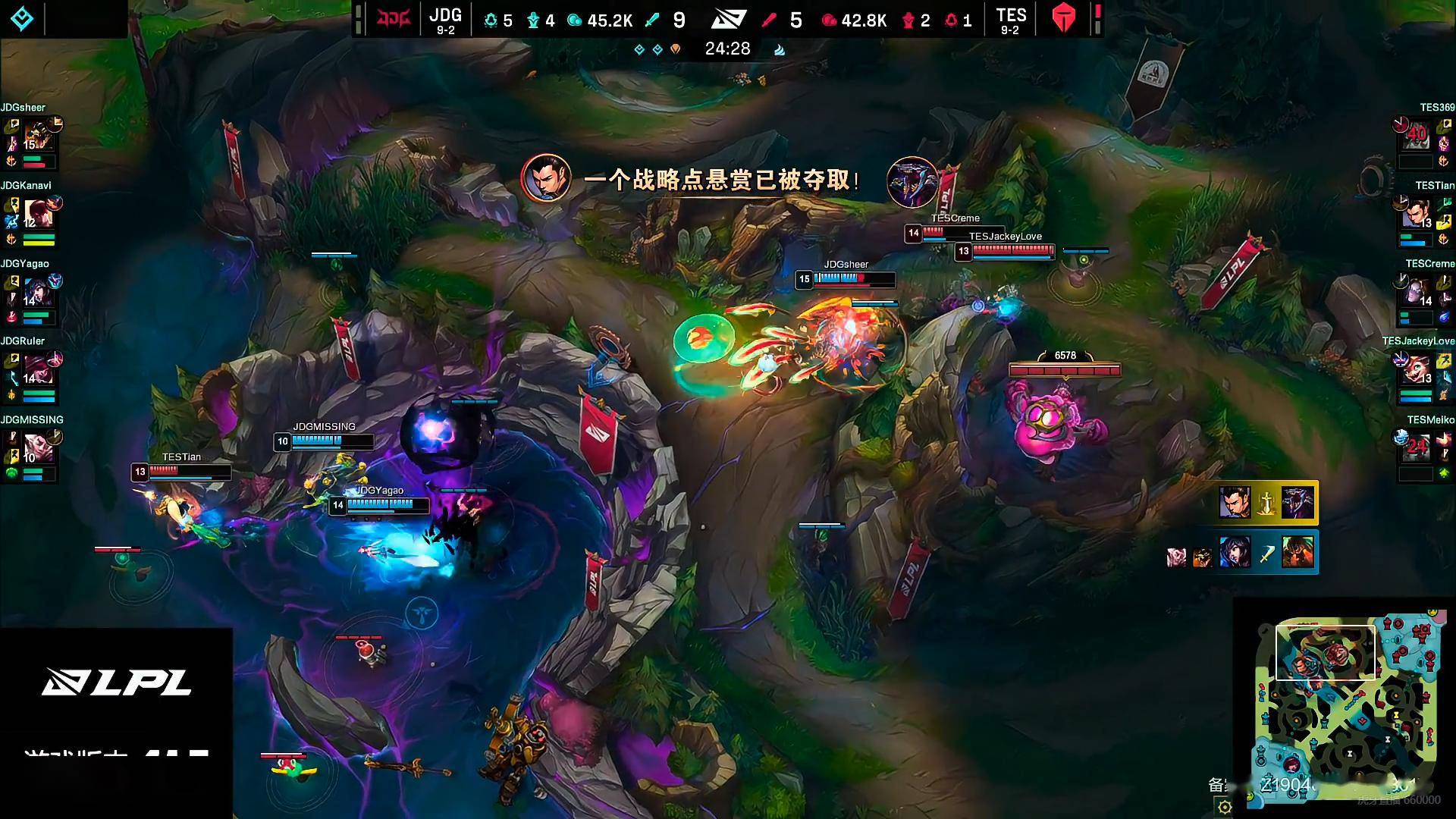Click JDGYagao's champion portrait
The height and width of the screenshot is (819, 1456).
[38, 293]
